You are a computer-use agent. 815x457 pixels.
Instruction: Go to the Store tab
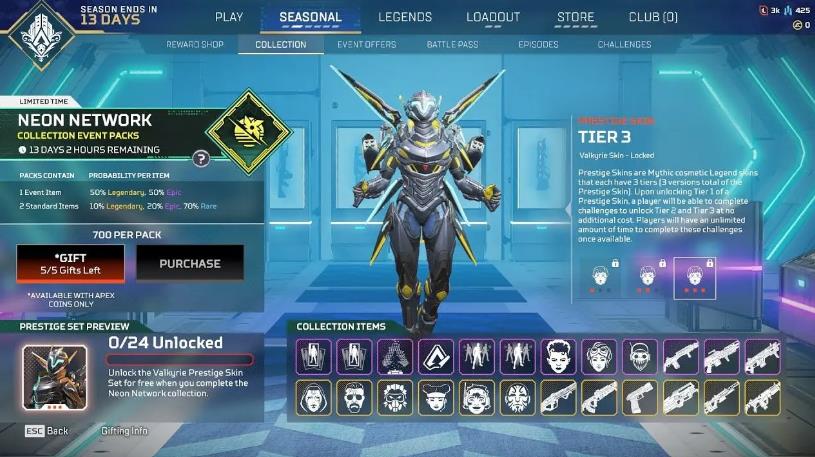[575, 17]
